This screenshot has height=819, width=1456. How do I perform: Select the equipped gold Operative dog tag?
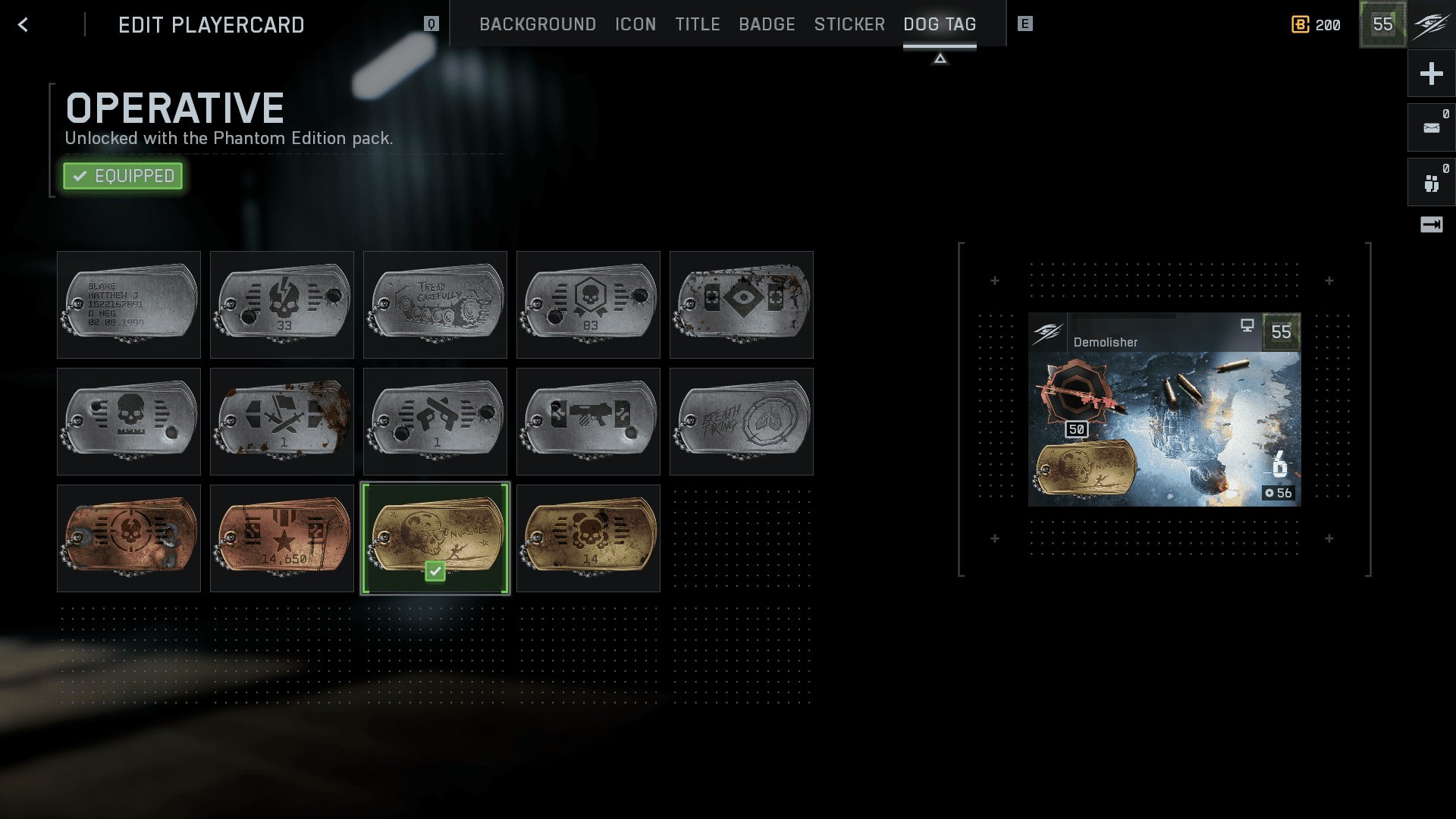435,538
